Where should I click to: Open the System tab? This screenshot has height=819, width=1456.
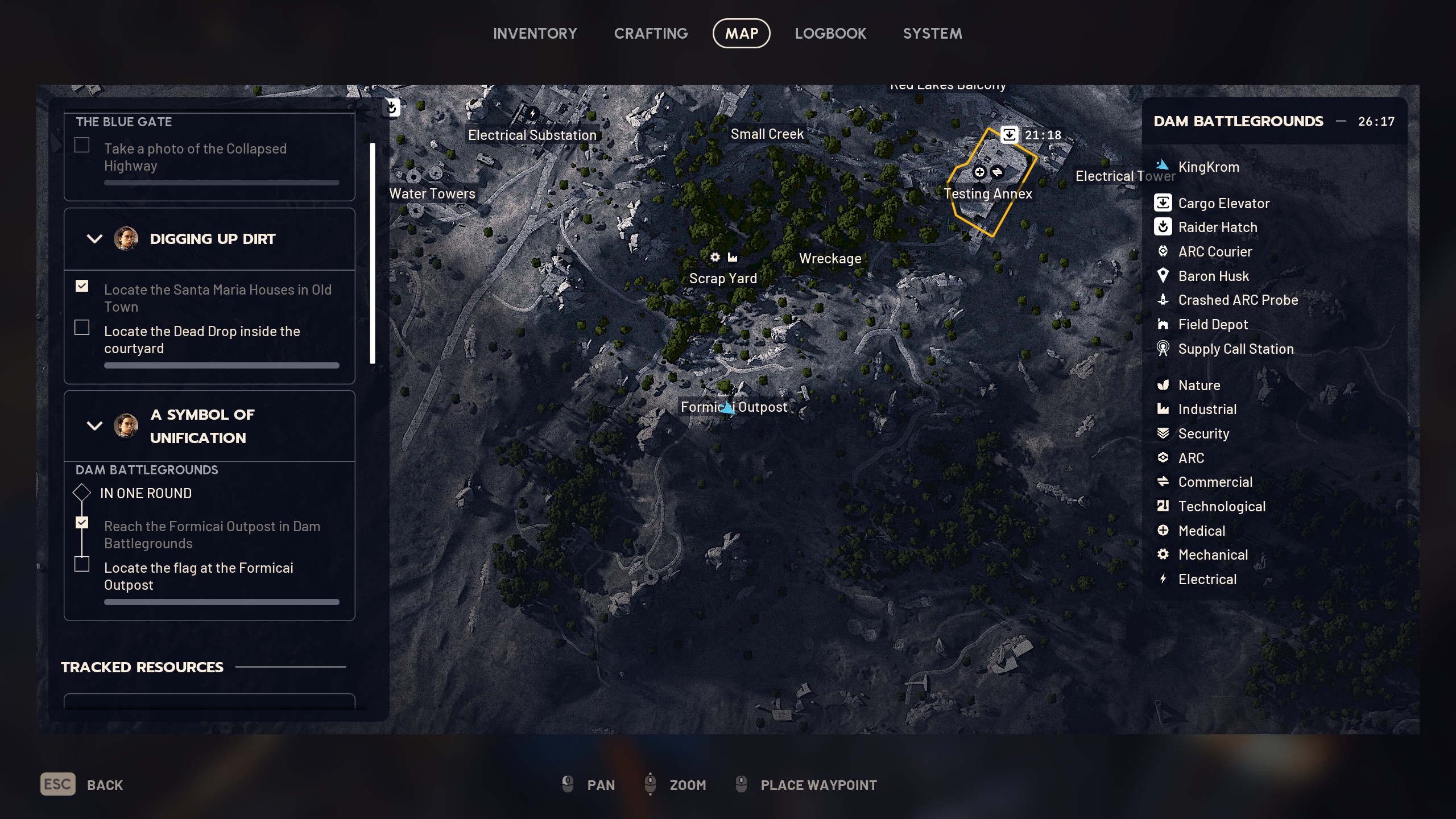932,34
